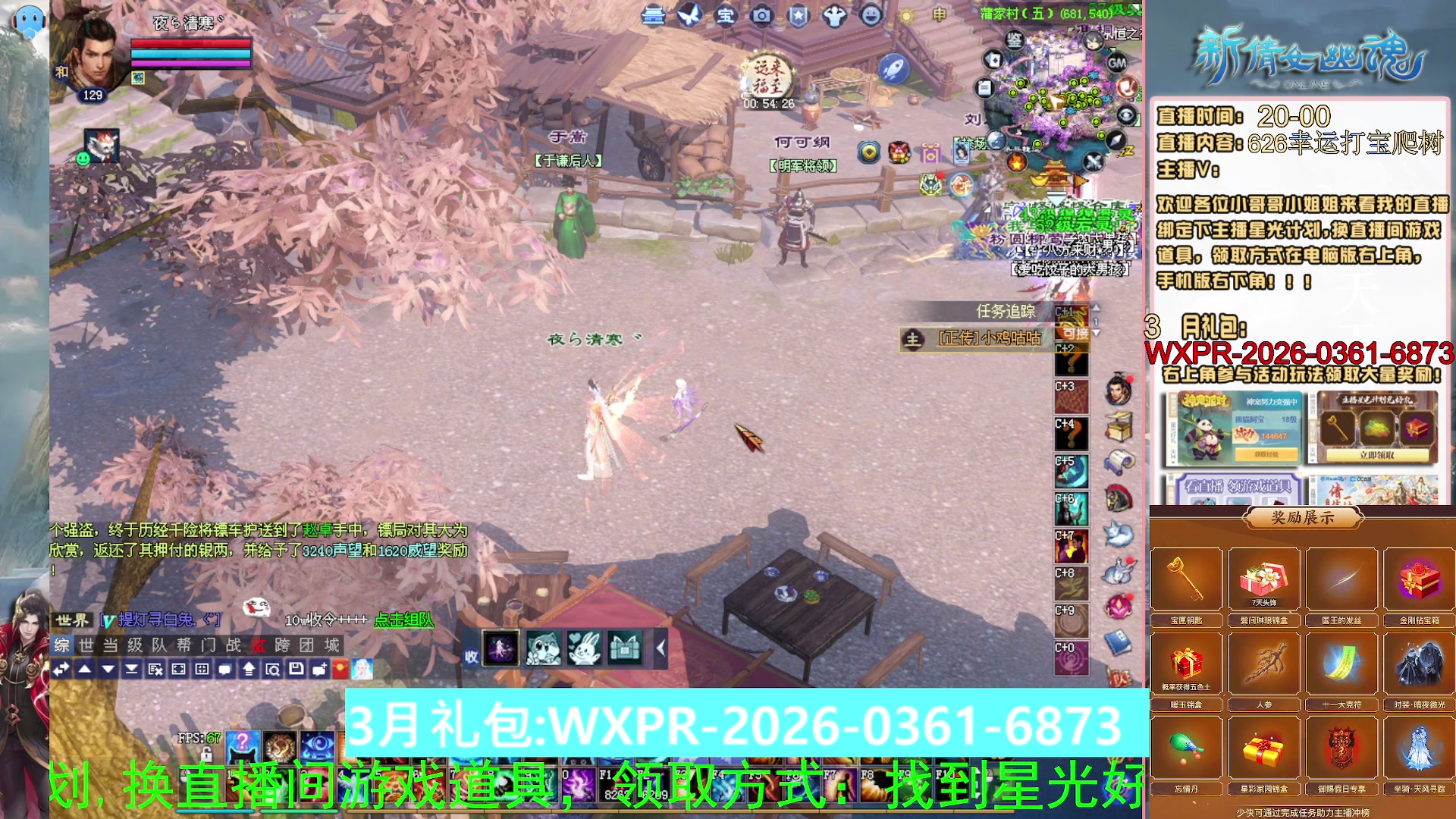The width and height of the screenshot is (1456, 819).
Task: Click the magnifier search icon in chat toolbar
Action: click(x=274, y=669)
